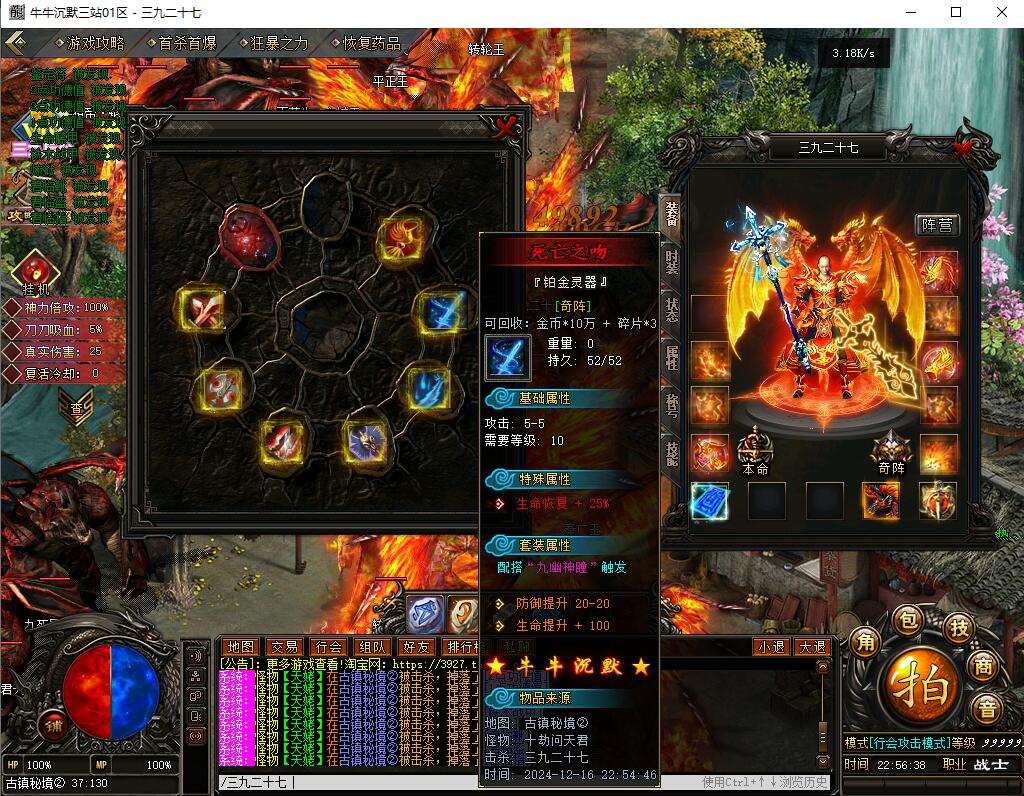Maximize the game window
1024x796 pixels.
tap(955, 12)
